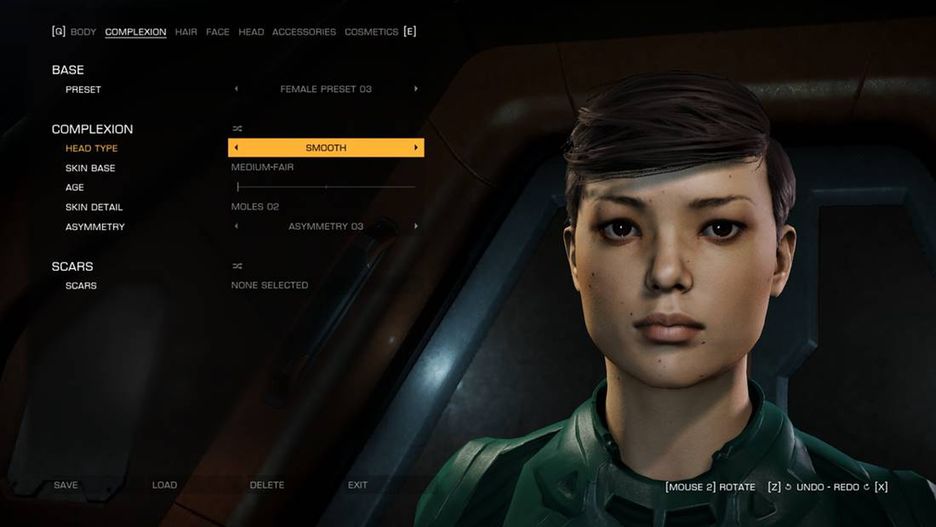This screenshot has height=527, width=936.
Task: Click left arrow on Head Type
Action: coord(236,148)
